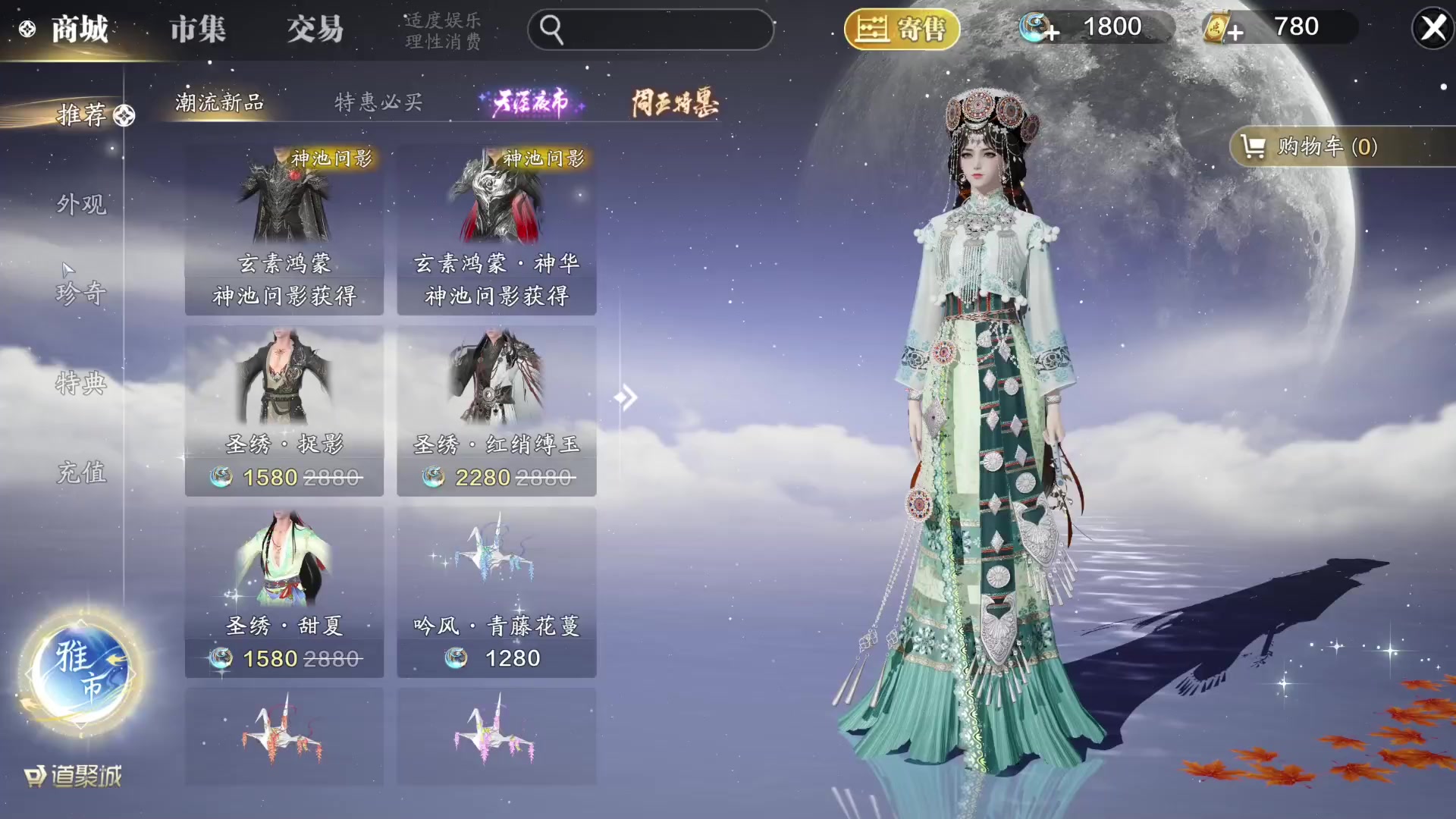Open the 特典 sidebar category
Image resolution: width=1456 pixels, height=819 pixels.
81,383
